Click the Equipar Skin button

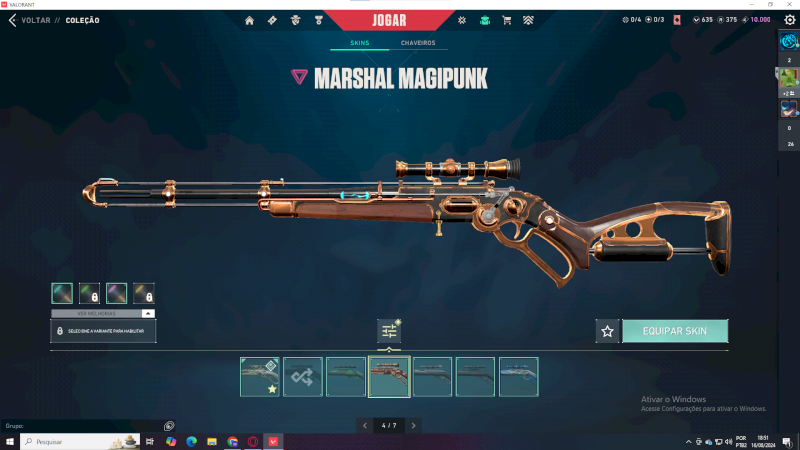coord(675,331)
